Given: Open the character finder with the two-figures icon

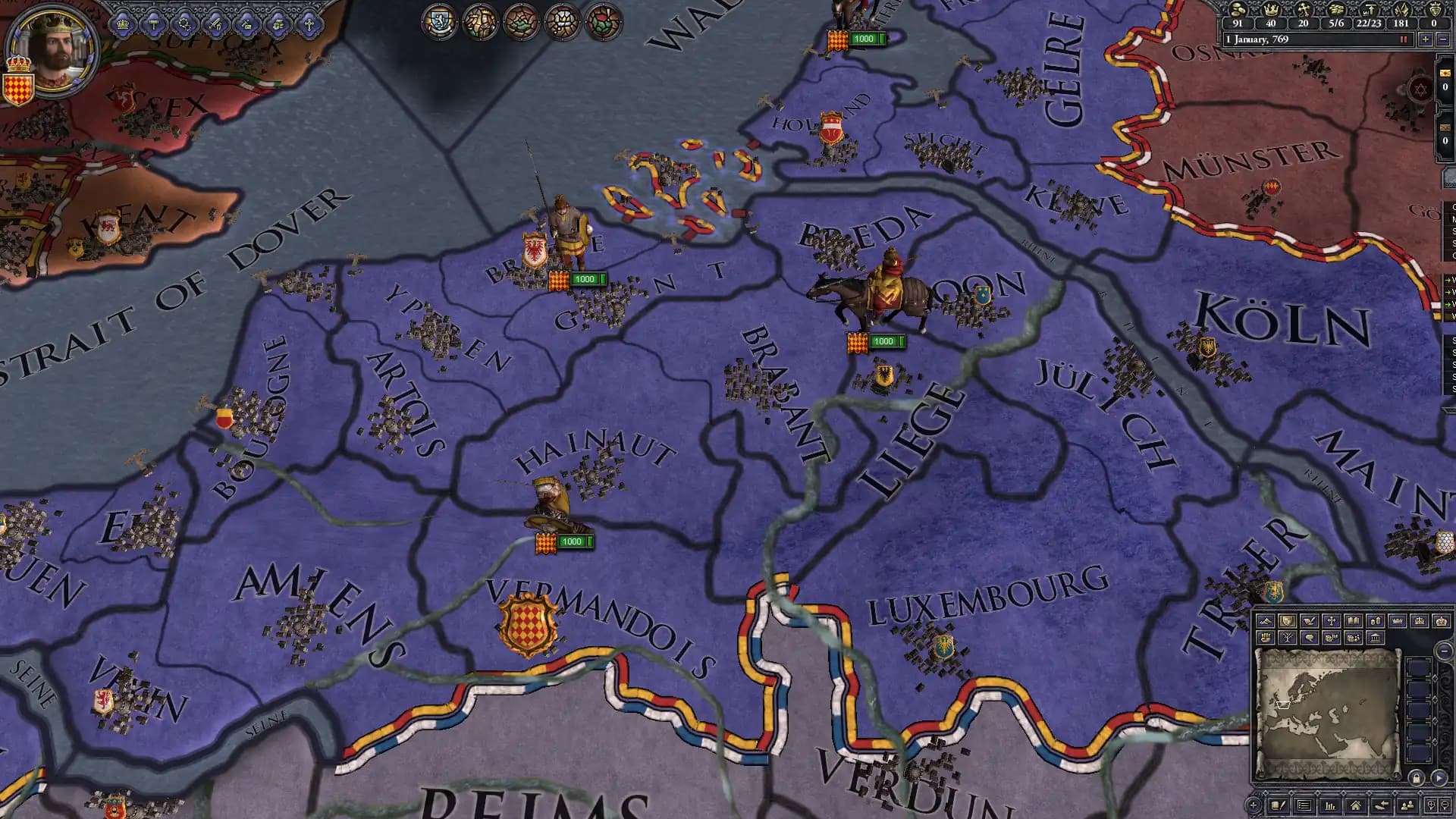Looking at the screenshot, I should click(x=1407, y=804).
